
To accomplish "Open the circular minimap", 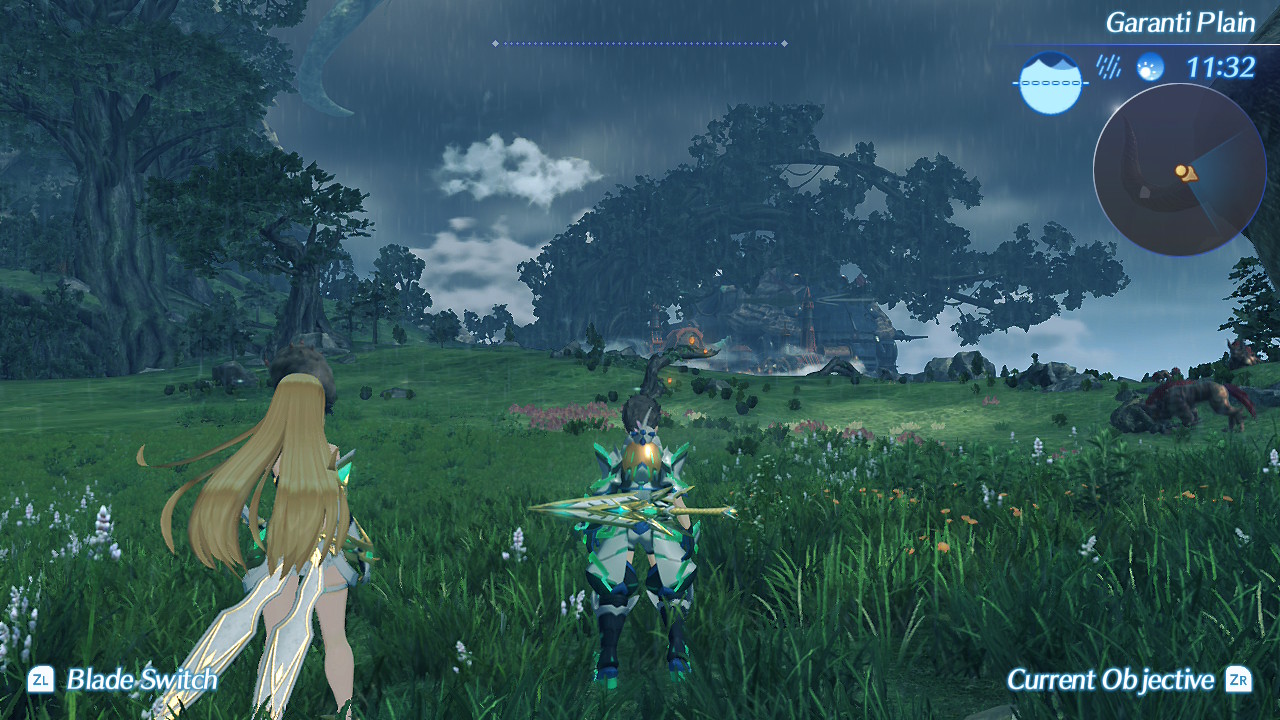I will [1180, 170].
